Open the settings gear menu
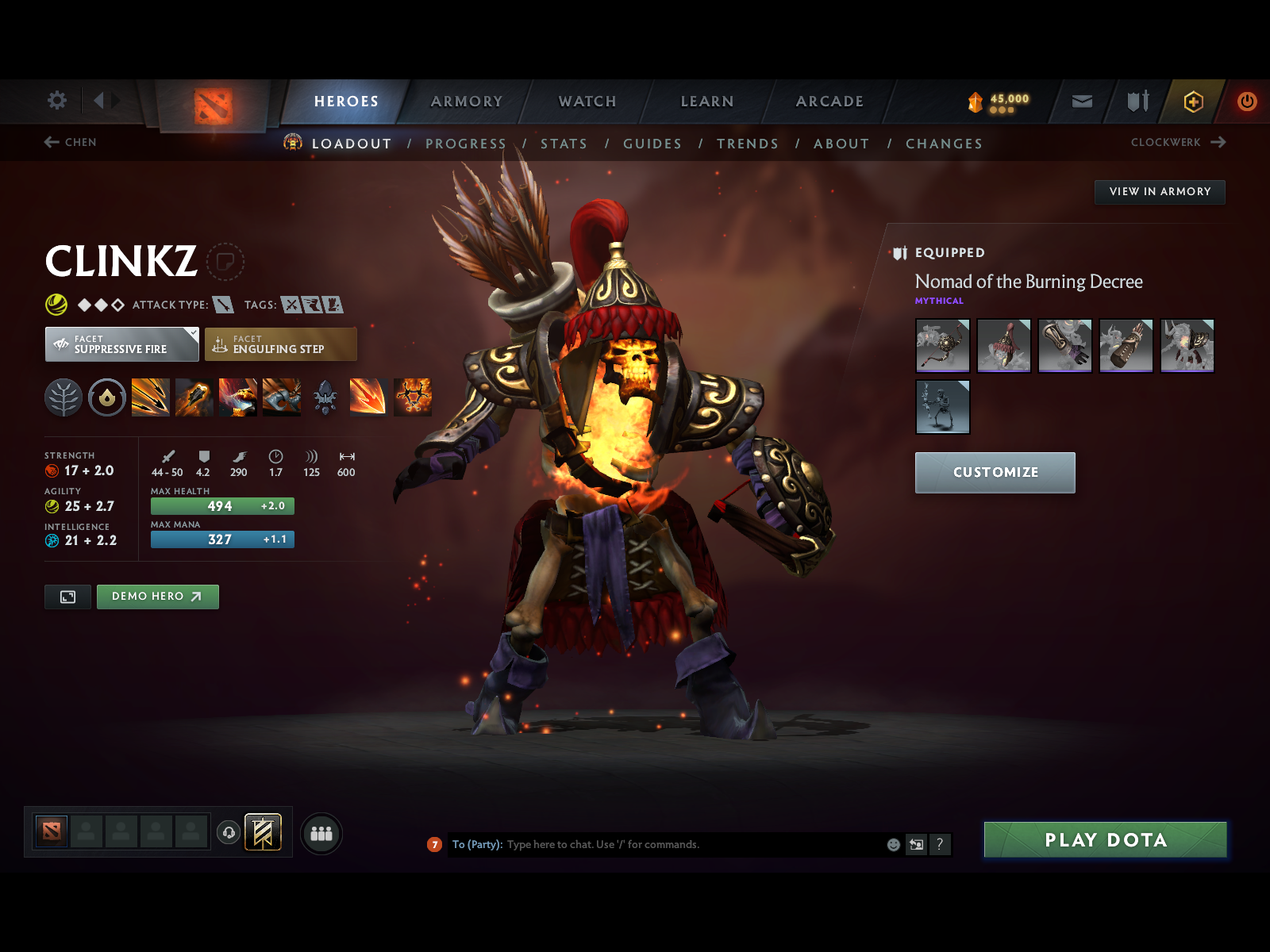This screenshot has height=952, width=1270. tap(56, 101)
